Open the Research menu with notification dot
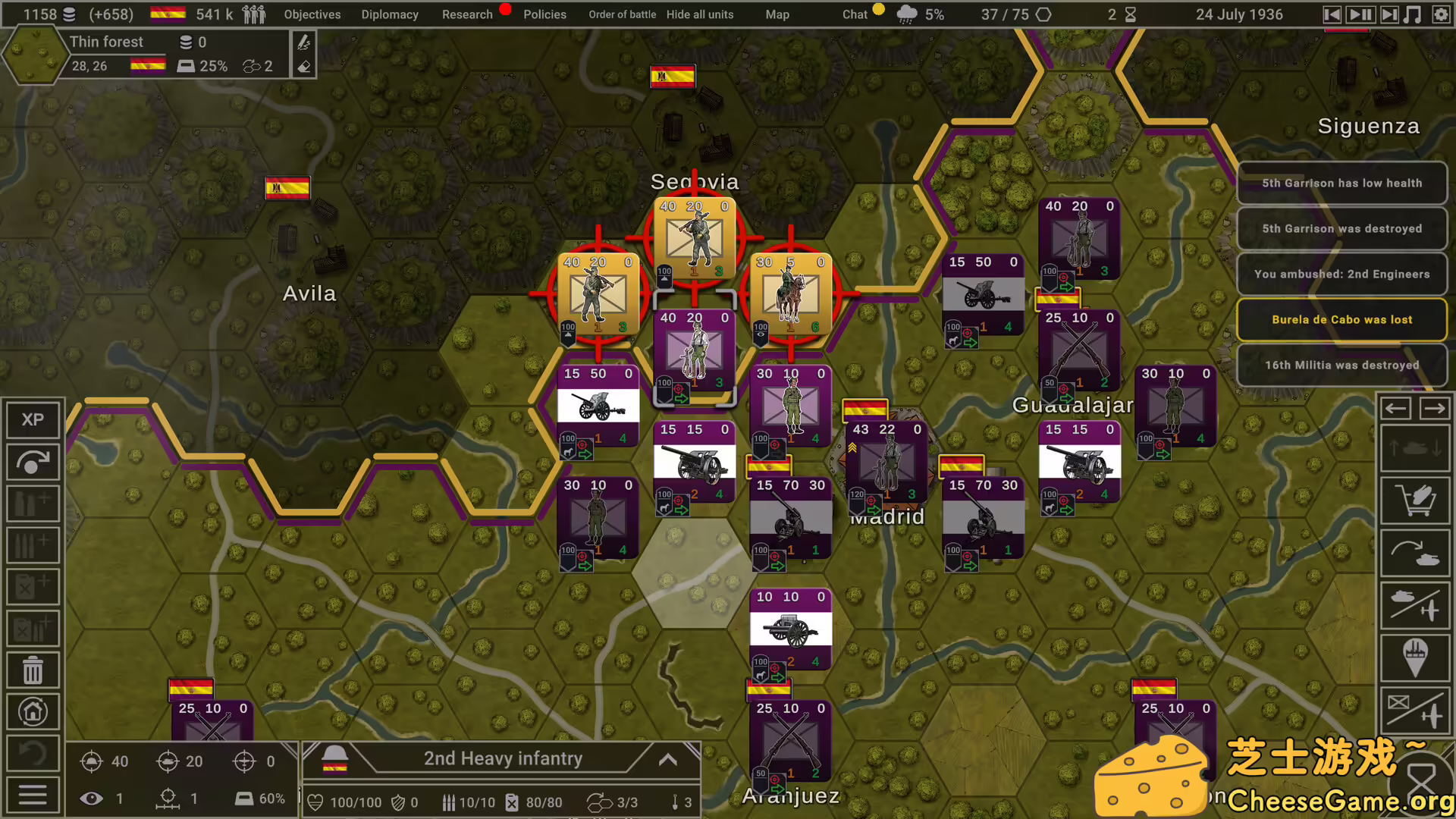1456x819 pixels. click(x=467, y=14)
